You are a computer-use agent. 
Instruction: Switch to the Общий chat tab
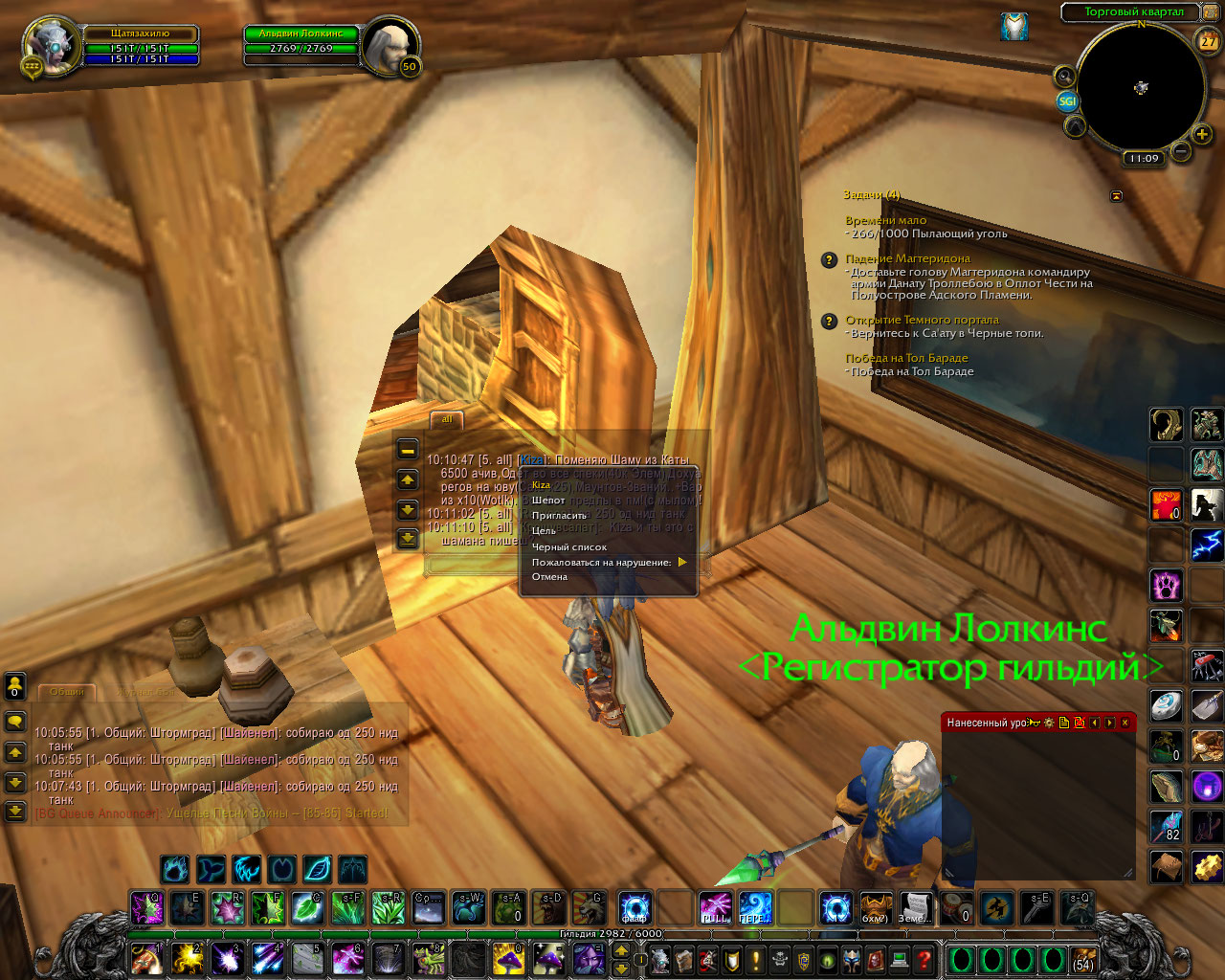[67, 691]
